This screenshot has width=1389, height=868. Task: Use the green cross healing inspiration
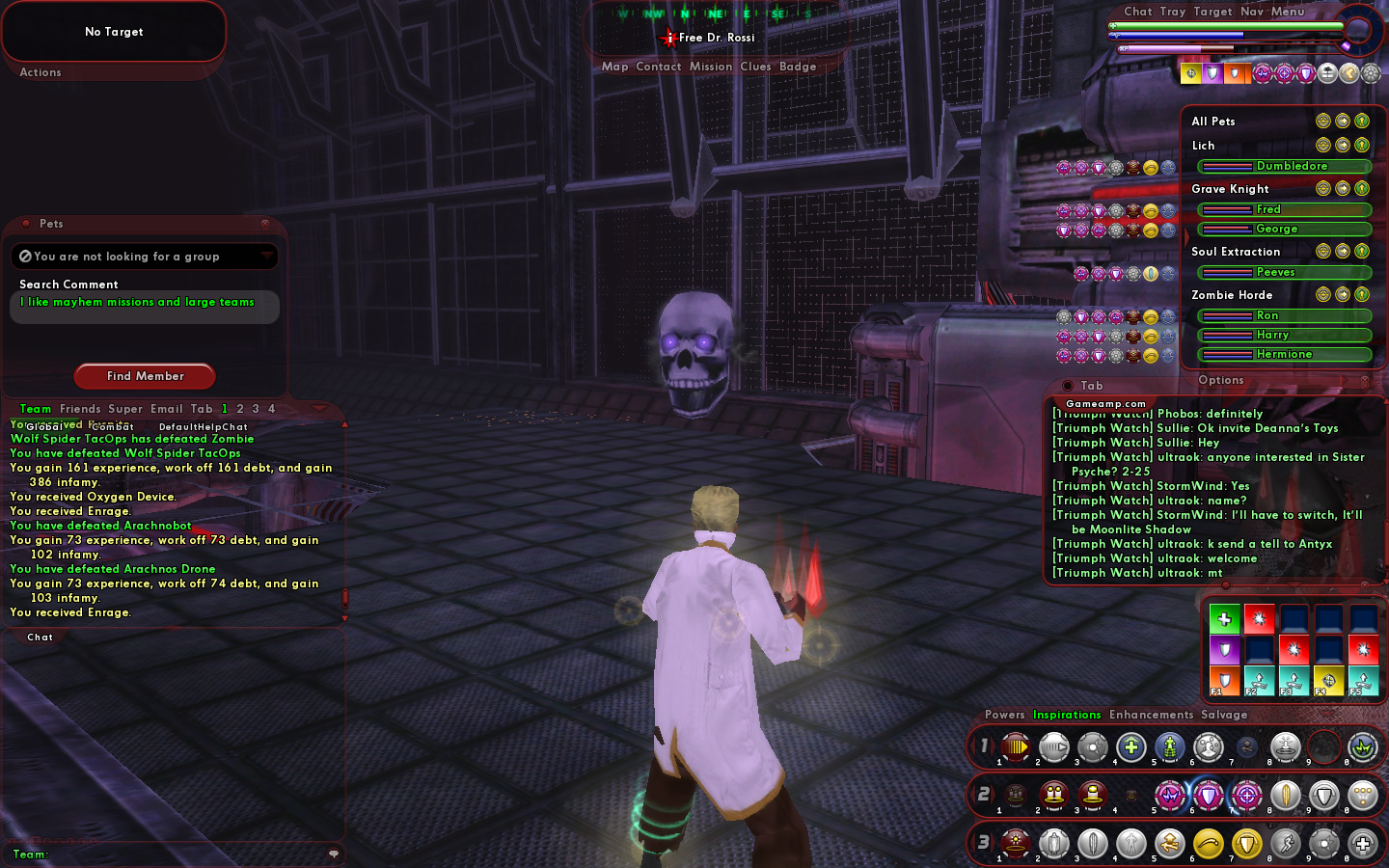click(x=1224, y=619)
